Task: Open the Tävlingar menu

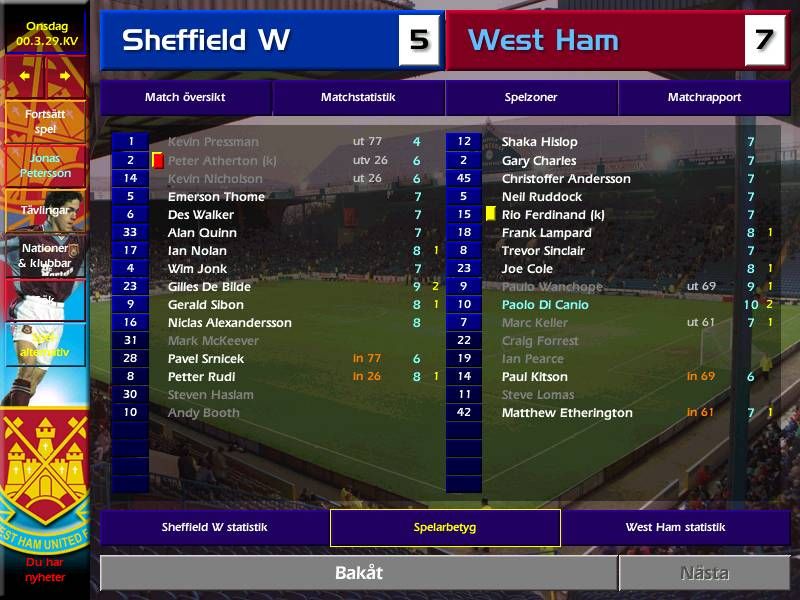Action: [x=45, y=210]
